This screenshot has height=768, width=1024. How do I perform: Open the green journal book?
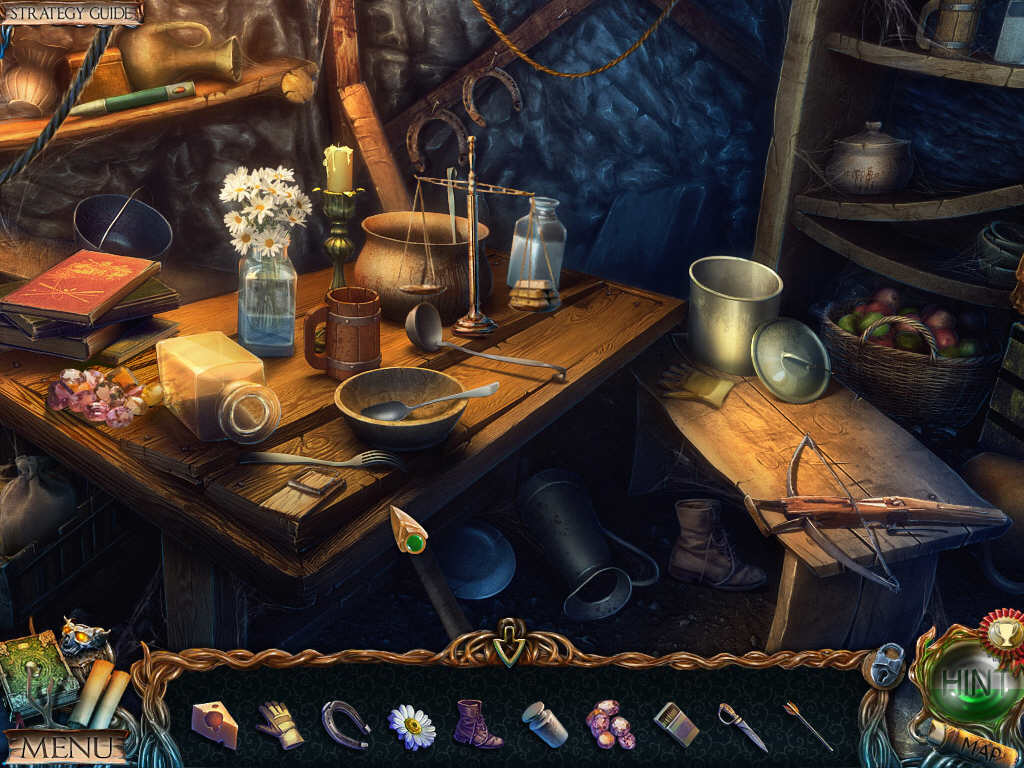tap(37, 672)
